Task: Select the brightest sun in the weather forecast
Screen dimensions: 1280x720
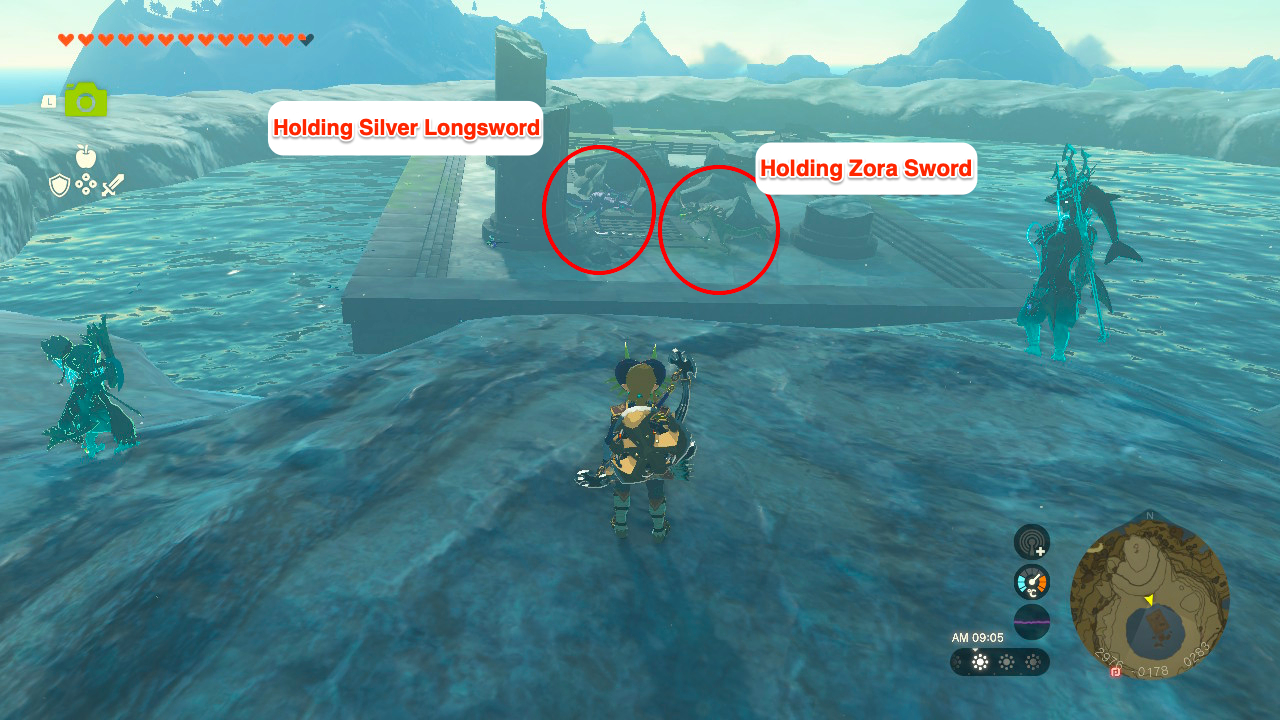Action: pyautogui.click(x=980, y=662)
